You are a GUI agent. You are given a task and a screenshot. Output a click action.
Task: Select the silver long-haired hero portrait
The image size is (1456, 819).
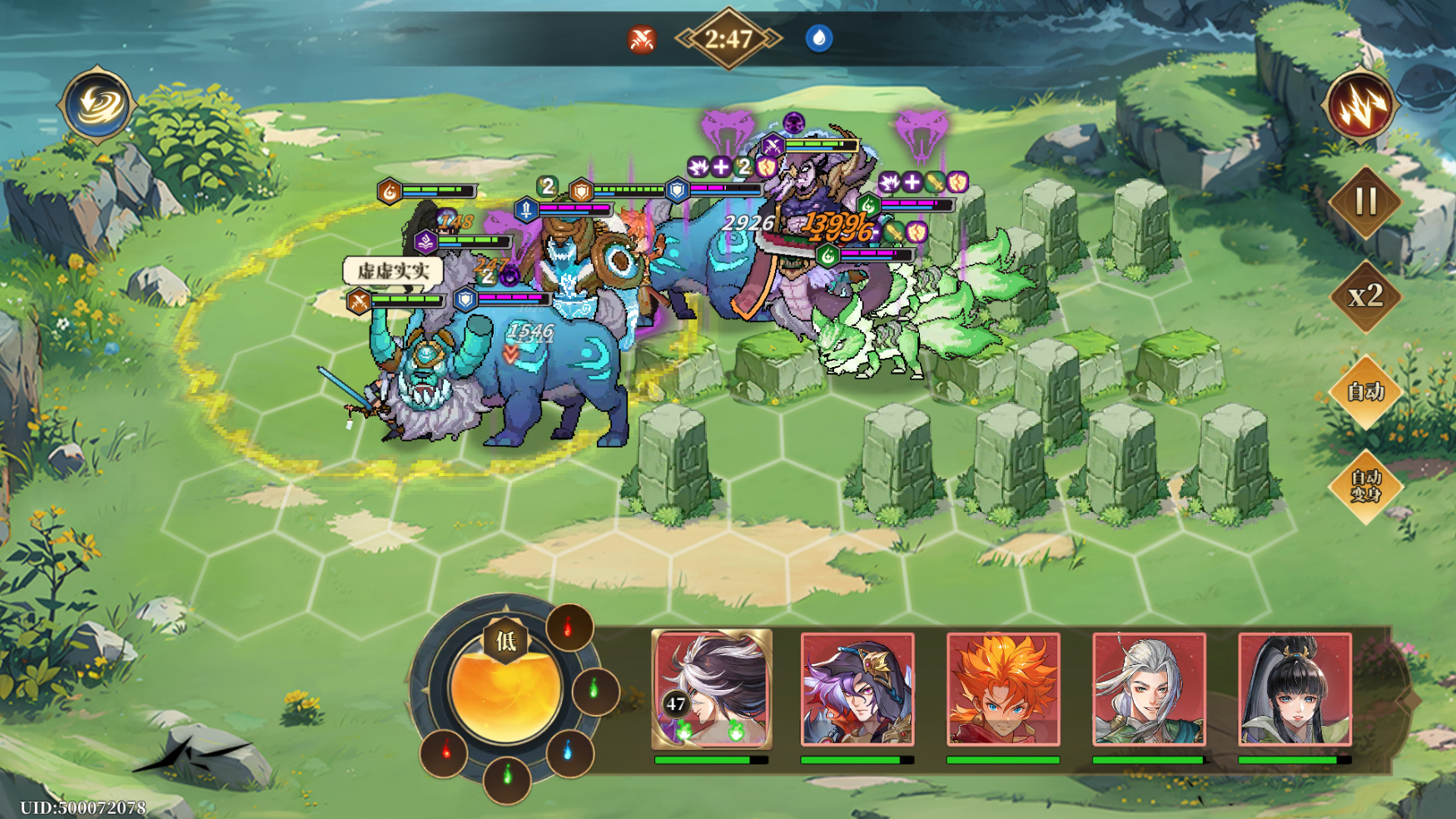(x=1149, y=689)
